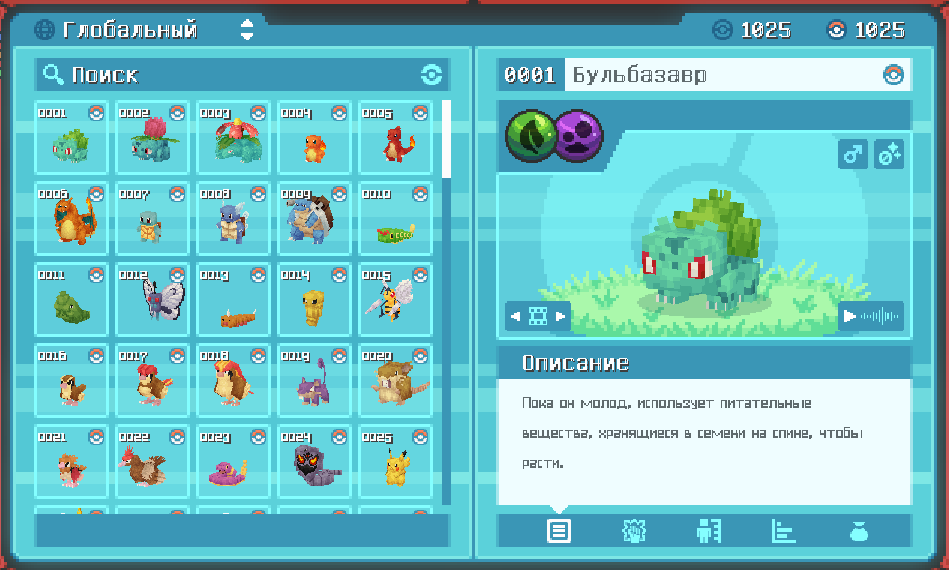Screen dimensions: 949x570
Task: Click the Поиск search field
Action: tap(240, 75)
